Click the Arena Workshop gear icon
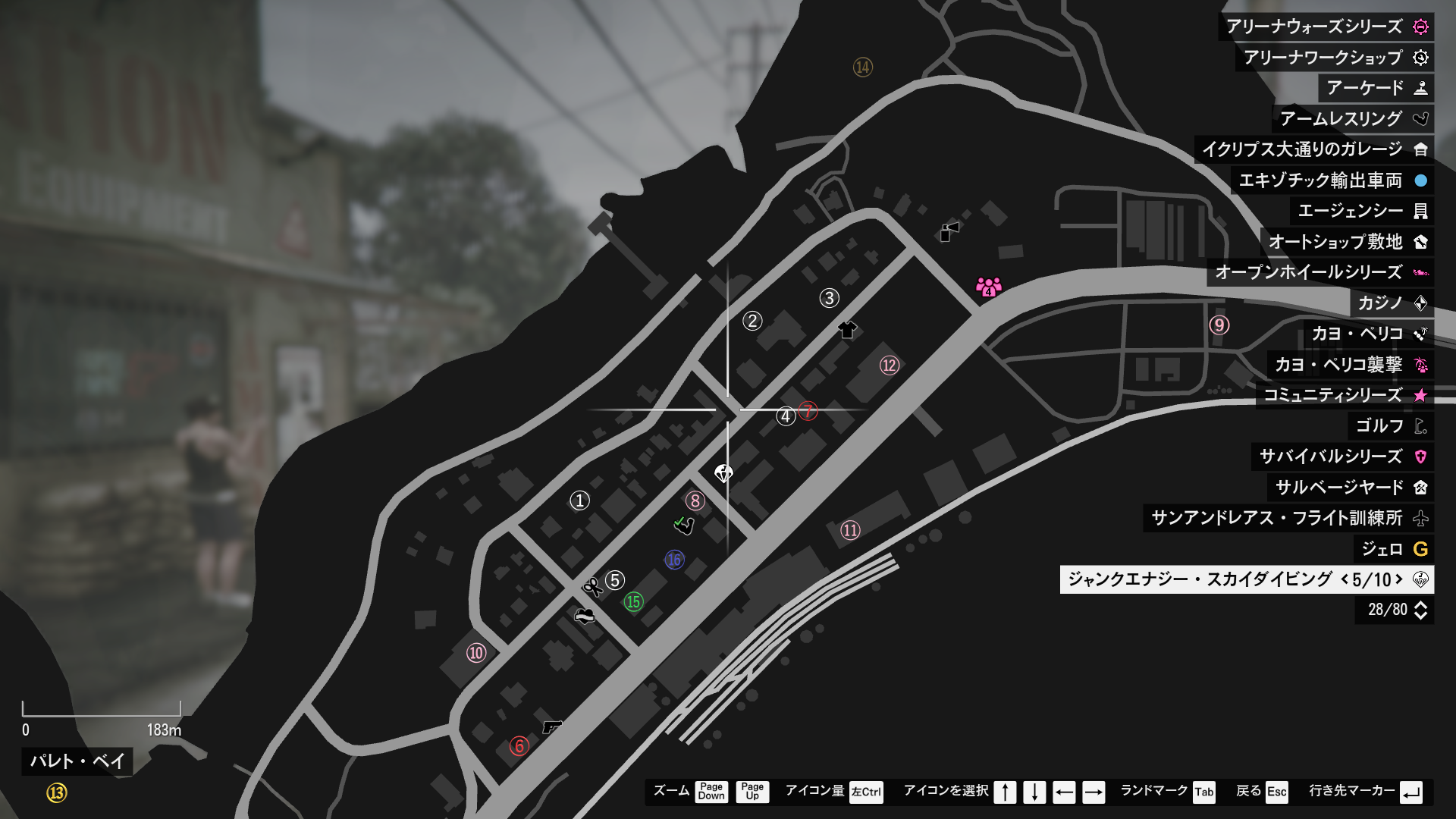 point(1422,56)
